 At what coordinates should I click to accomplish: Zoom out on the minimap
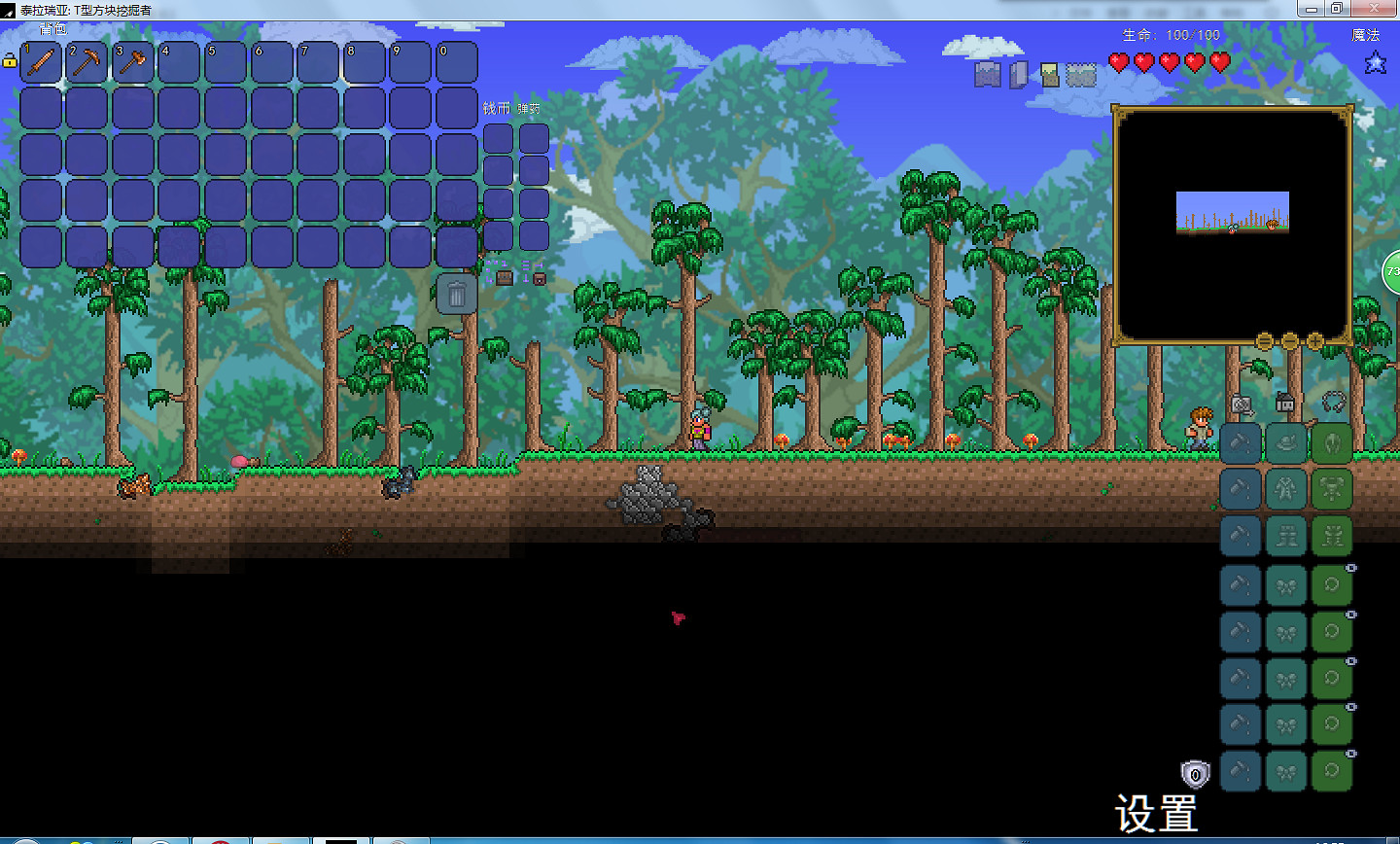1290,341
